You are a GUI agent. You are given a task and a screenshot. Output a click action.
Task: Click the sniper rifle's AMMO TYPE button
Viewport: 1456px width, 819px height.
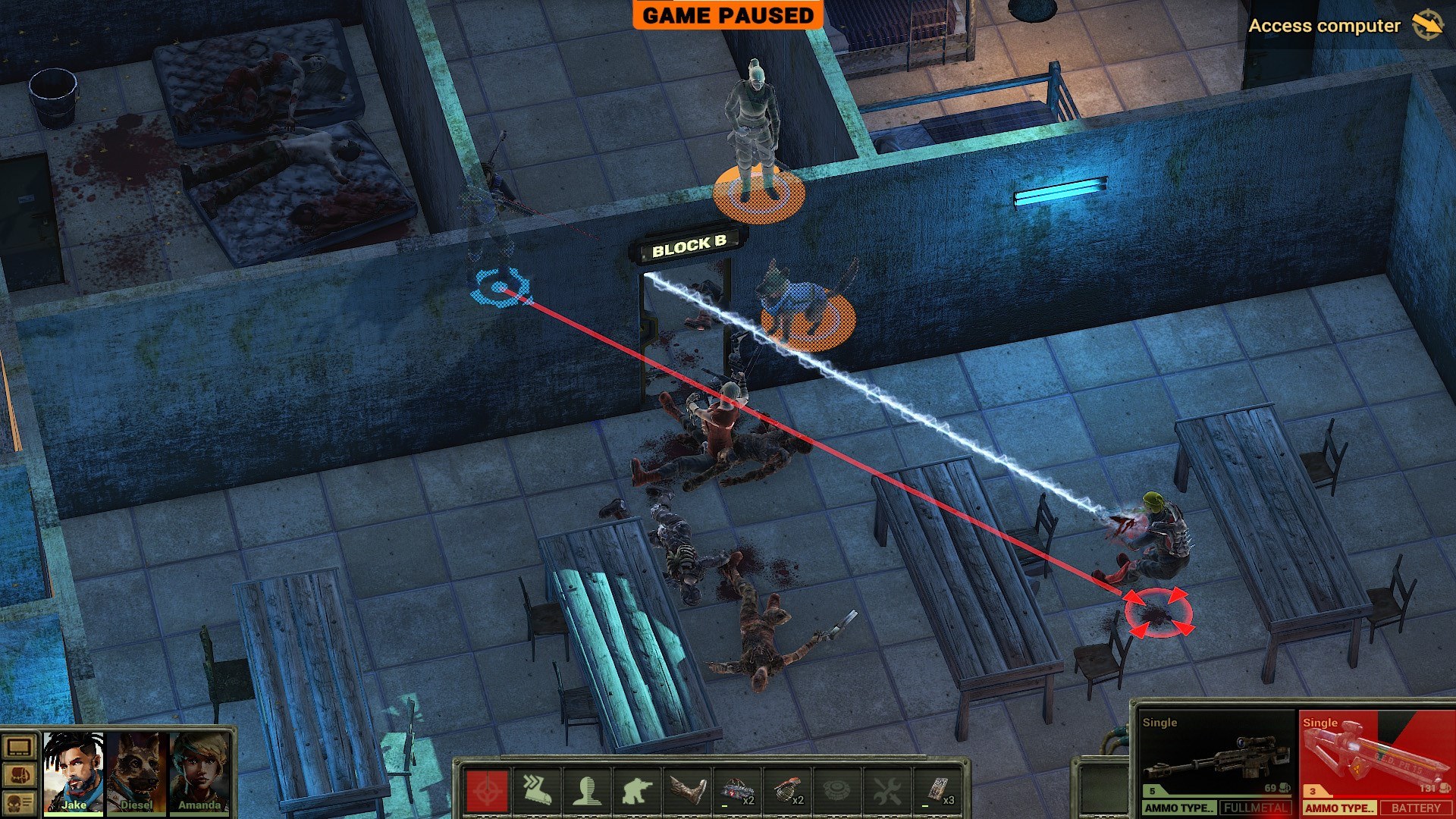click(x=1179, y=808)
